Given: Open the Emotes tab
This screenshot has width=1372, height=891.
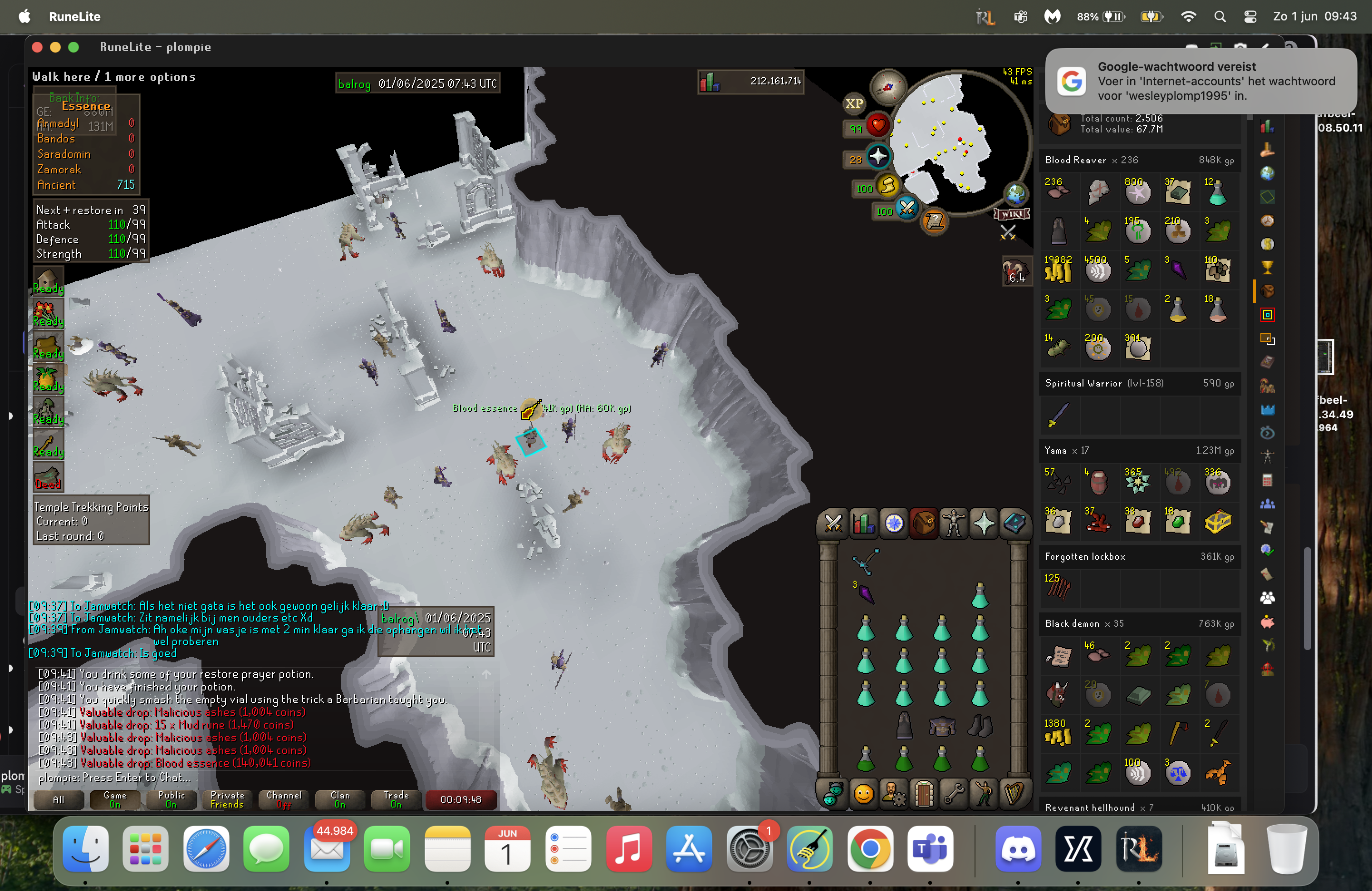Looking at the screenshot, I should 984,794.
